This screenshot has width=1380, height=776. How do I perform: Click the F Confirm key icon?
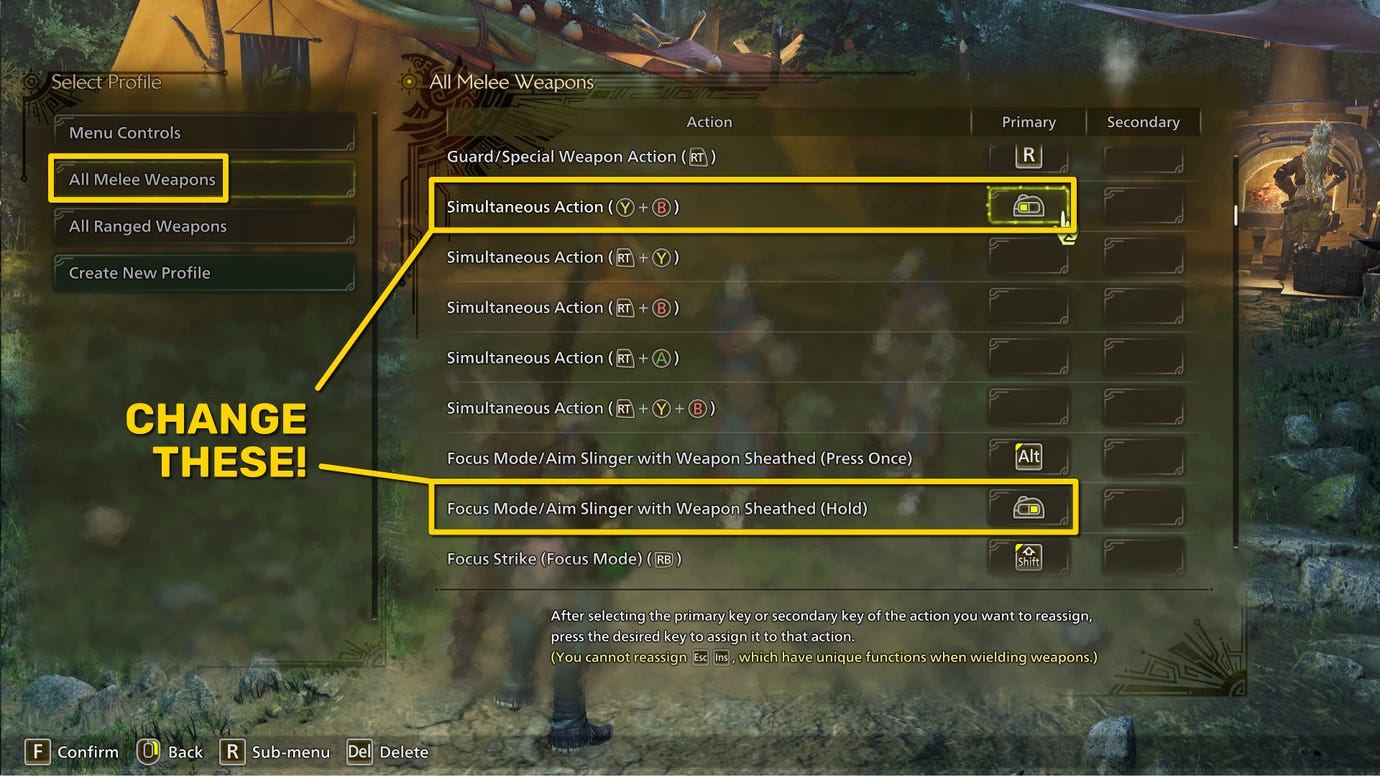37,751
